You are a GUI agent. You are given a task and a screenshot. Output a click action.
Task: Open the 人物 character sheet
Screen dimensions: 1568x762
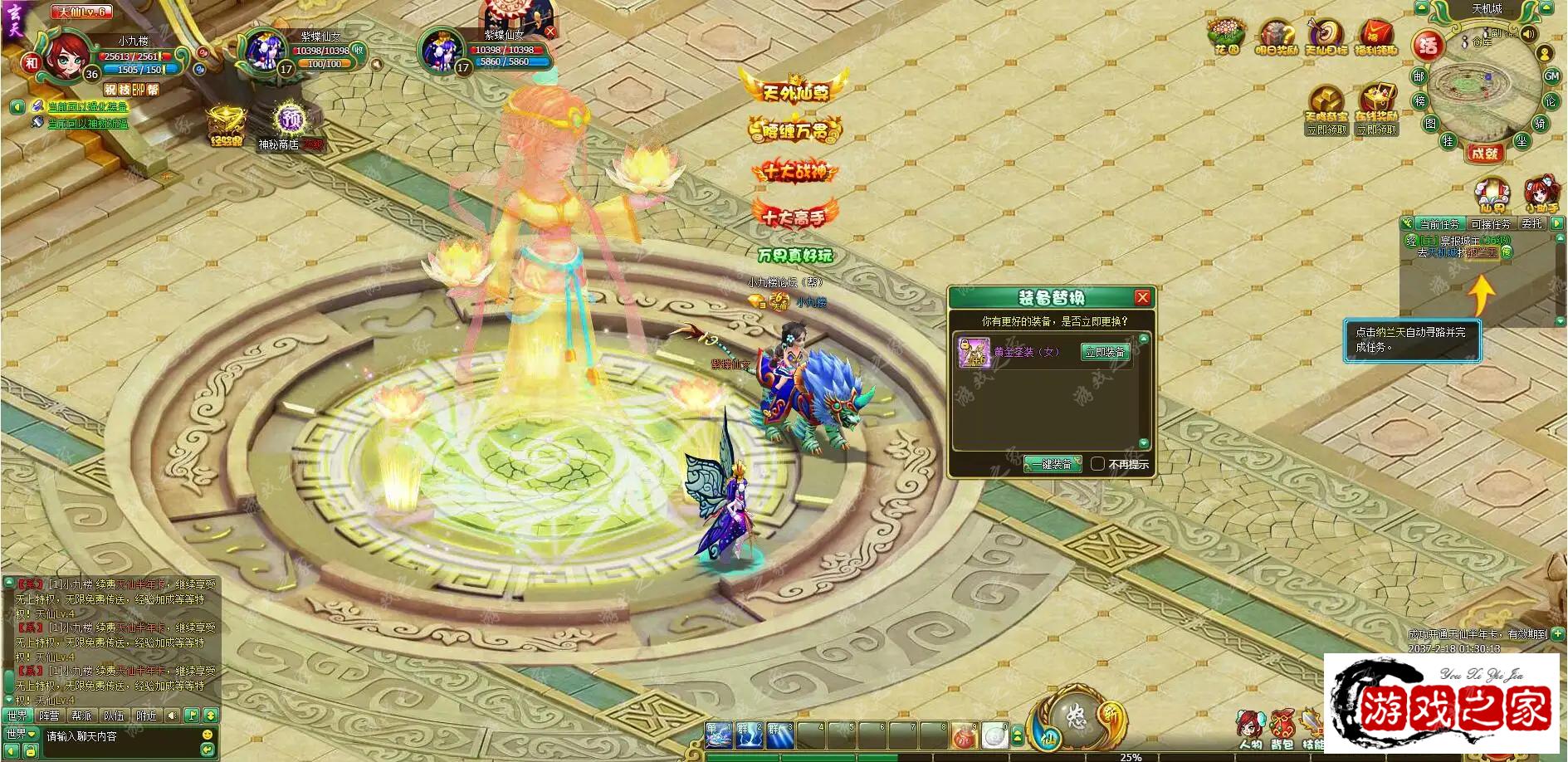coord(1250,727)
